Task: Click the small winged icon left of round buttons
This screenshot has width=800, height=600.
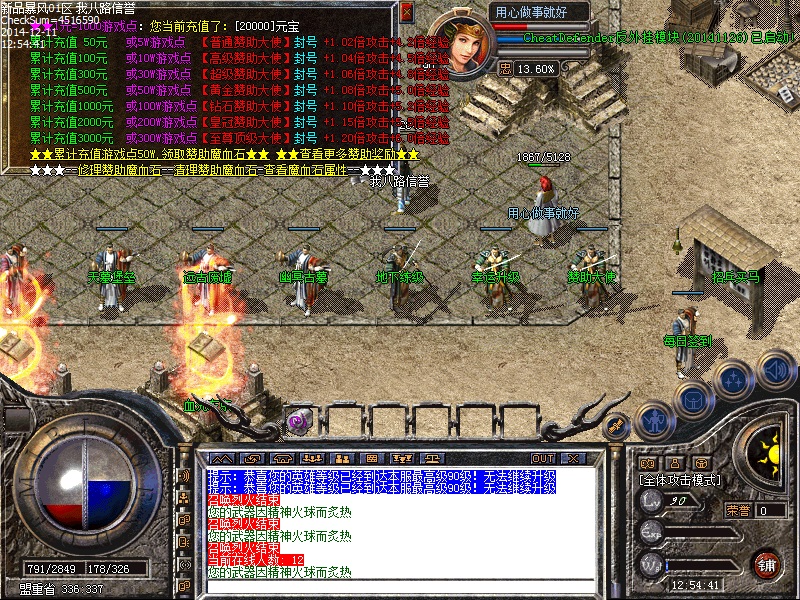Action: coord(618,424)
